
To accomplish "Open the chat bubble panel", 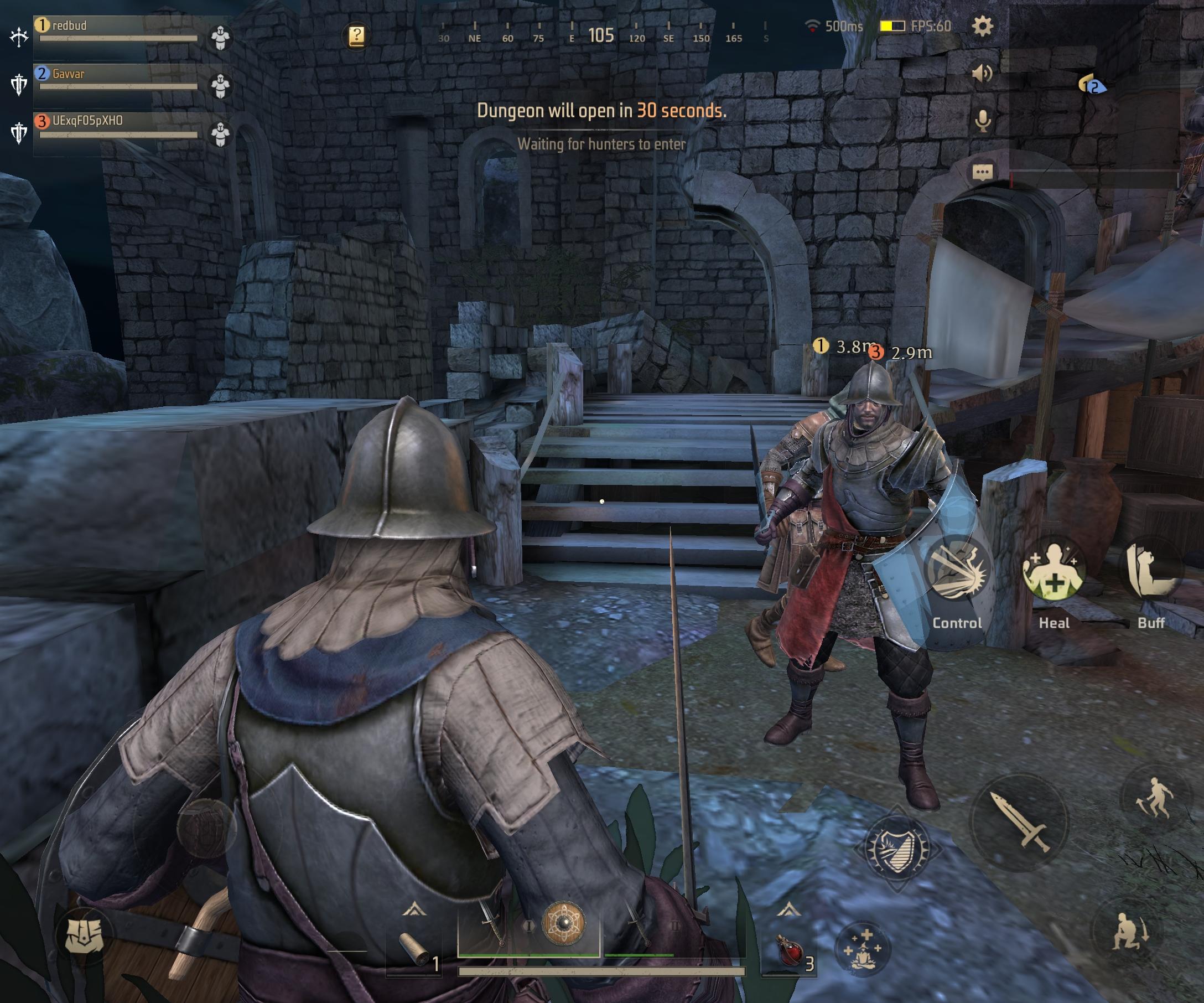I will (983, 172).
